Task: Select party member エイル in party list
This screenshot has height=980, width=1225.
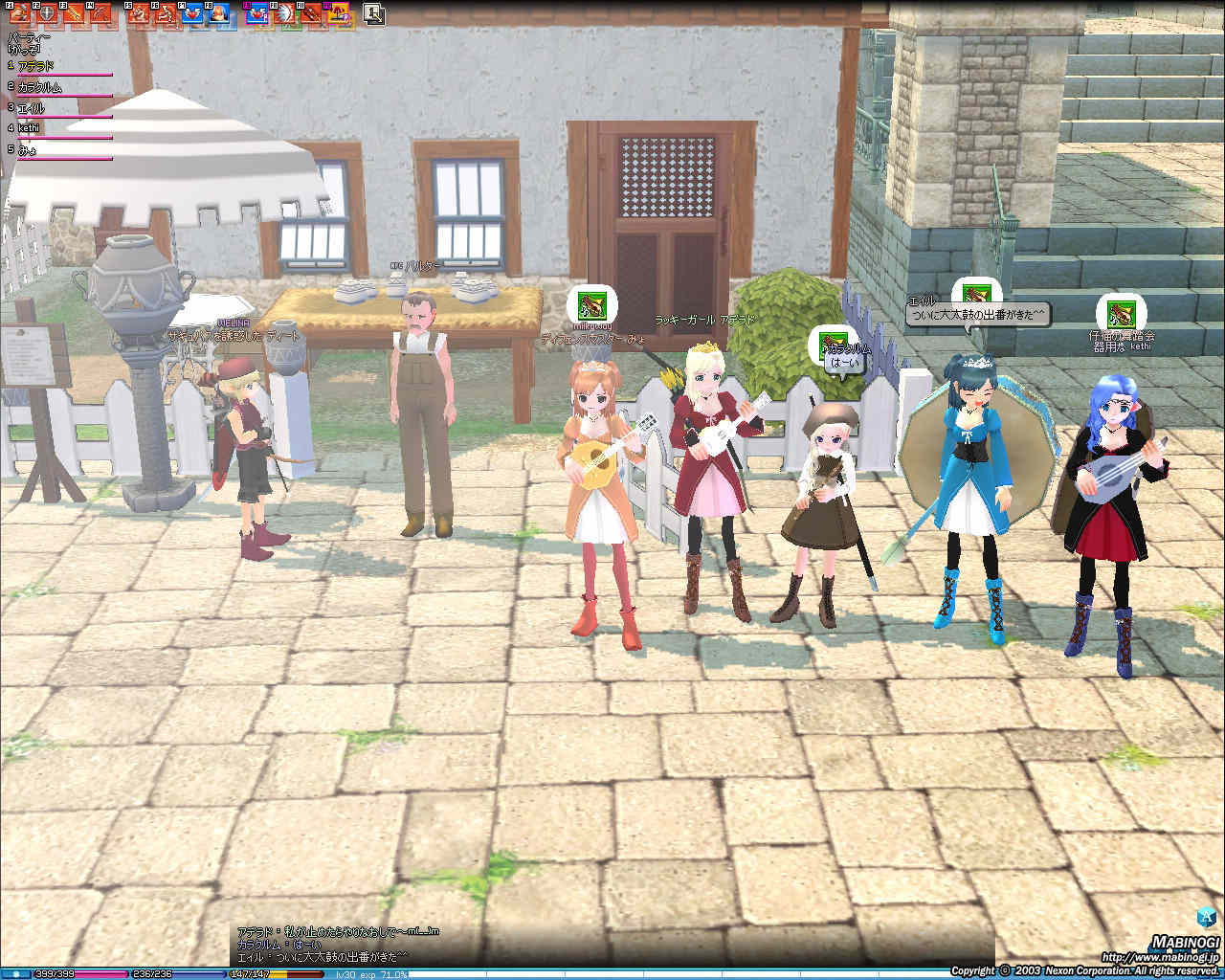Action: tap(32, 108)
